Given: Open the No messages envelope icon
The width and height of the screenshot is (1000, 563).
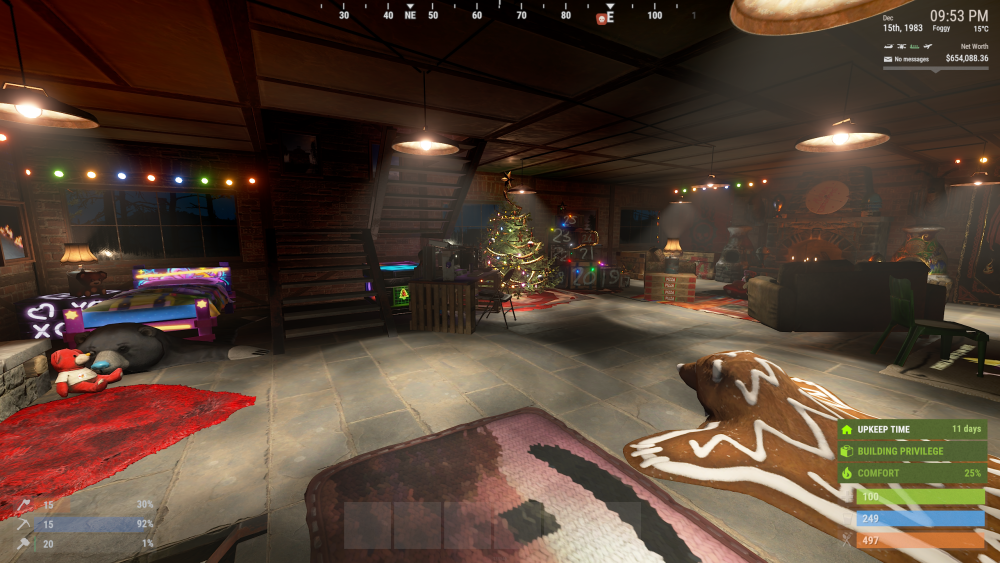Looking at the screenshot, I should (x=888, y=59).
